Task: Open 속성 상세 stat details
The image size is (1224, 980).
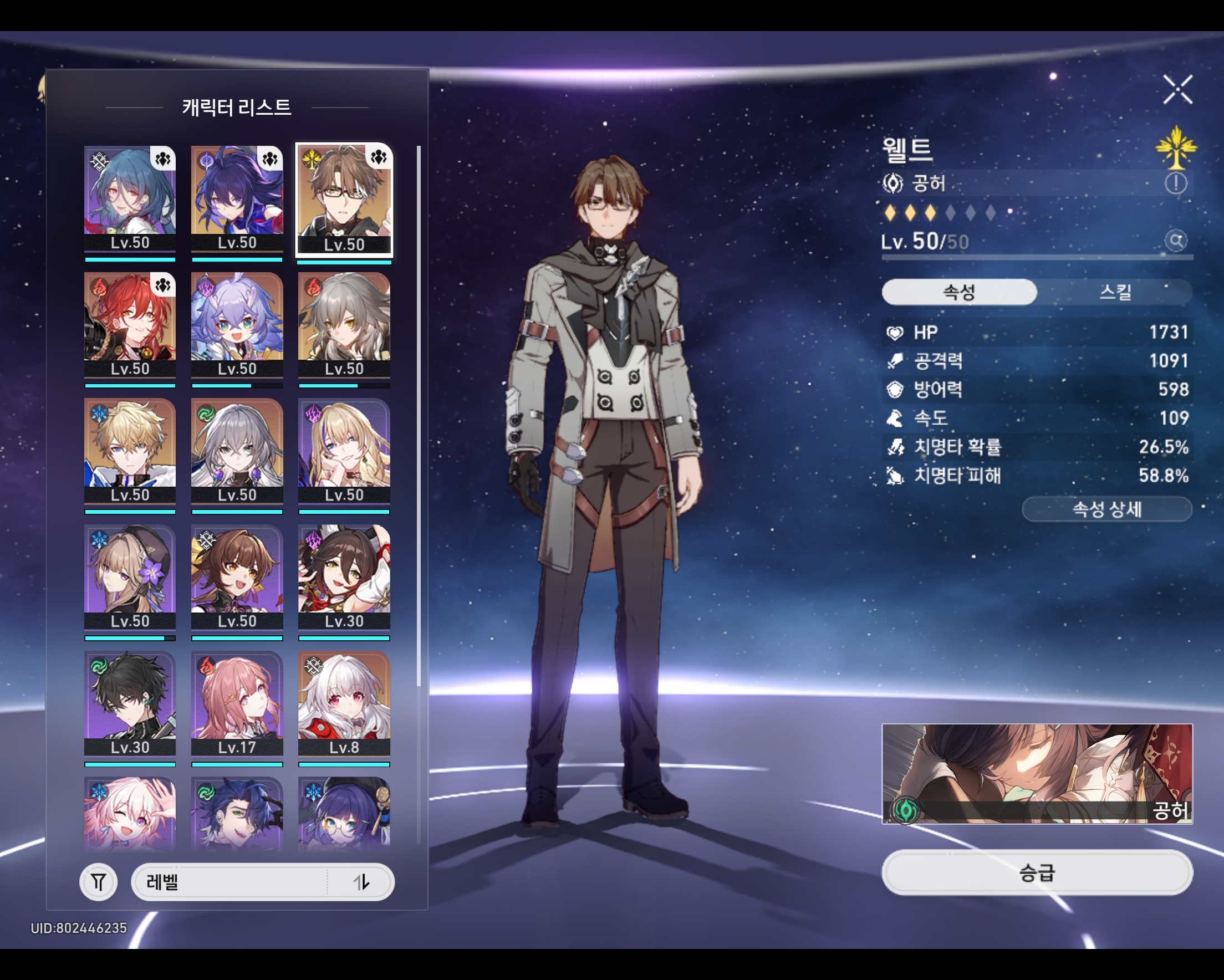Action: click(1106, 509)
